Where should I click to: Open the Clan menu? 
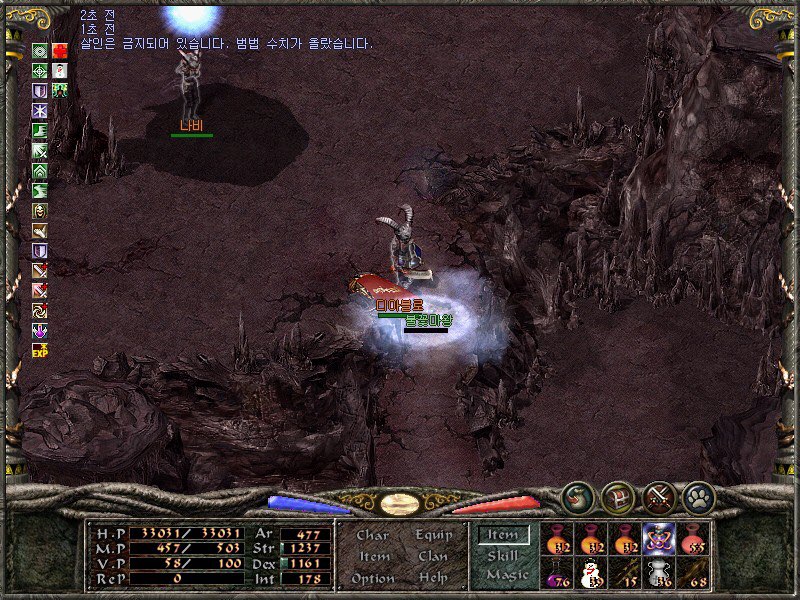pyautogui.click(x=432, y=557)
